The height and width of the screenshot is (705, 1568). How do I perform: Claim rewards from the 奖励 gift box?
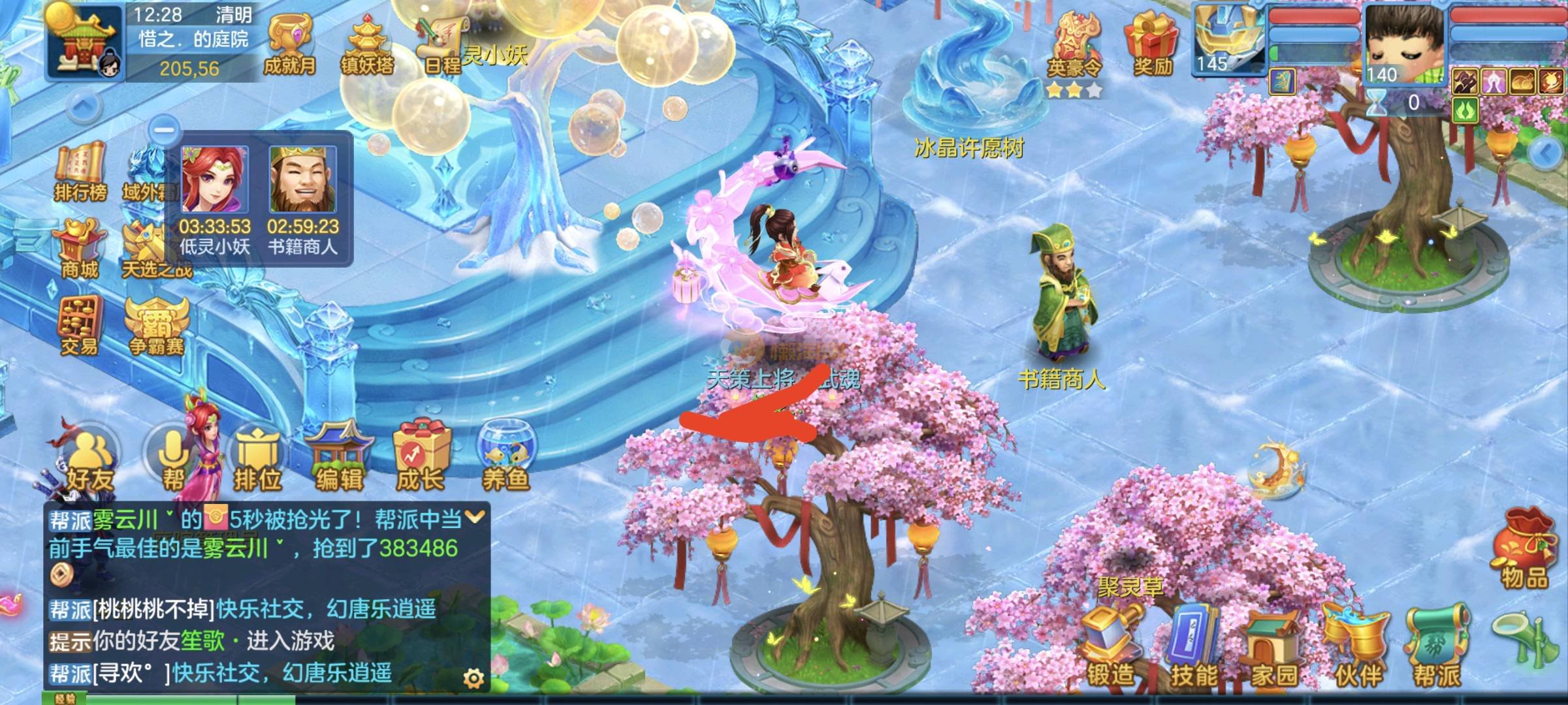1151,44
